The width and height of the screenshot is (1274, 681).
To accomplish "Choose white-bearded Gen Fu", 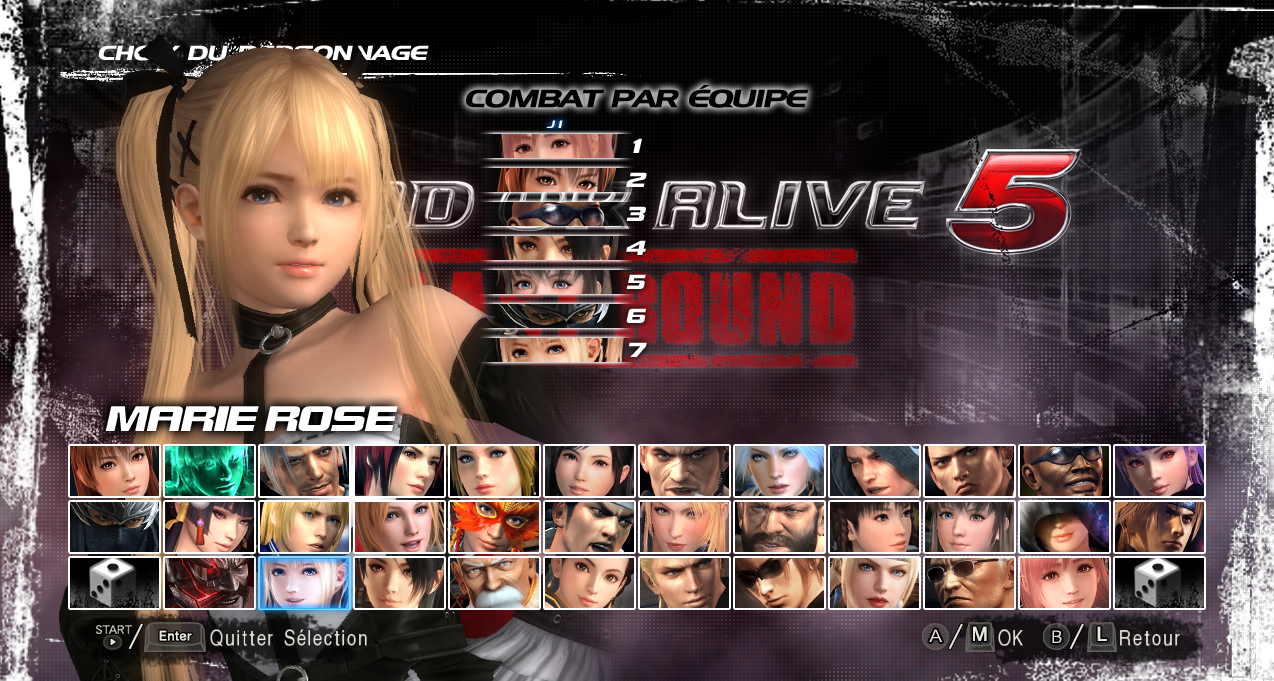I will [x=494, y=583].
